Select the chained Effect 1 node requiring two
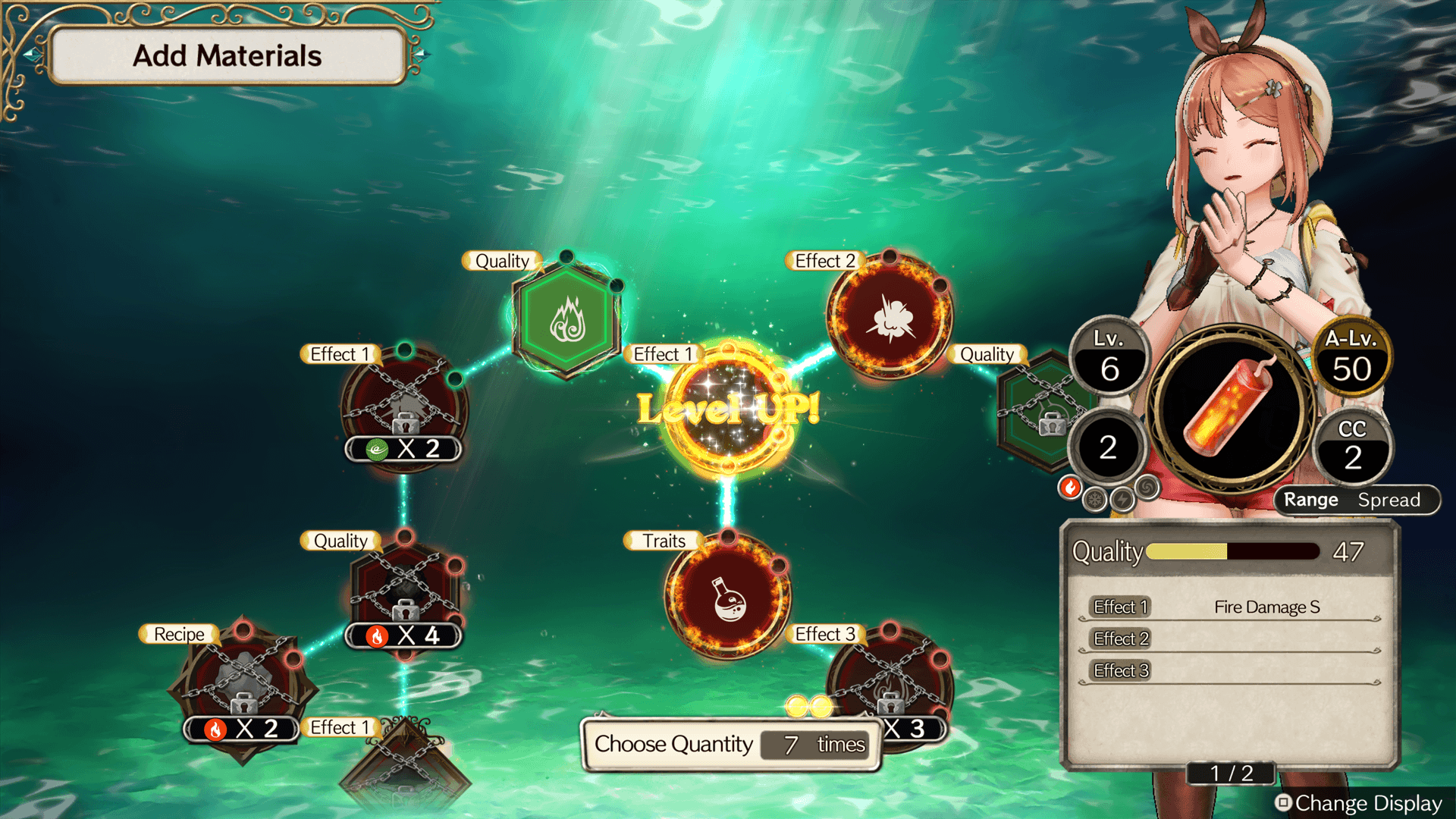The height and width of the screenshot is (819, 1456). point(404,406)
